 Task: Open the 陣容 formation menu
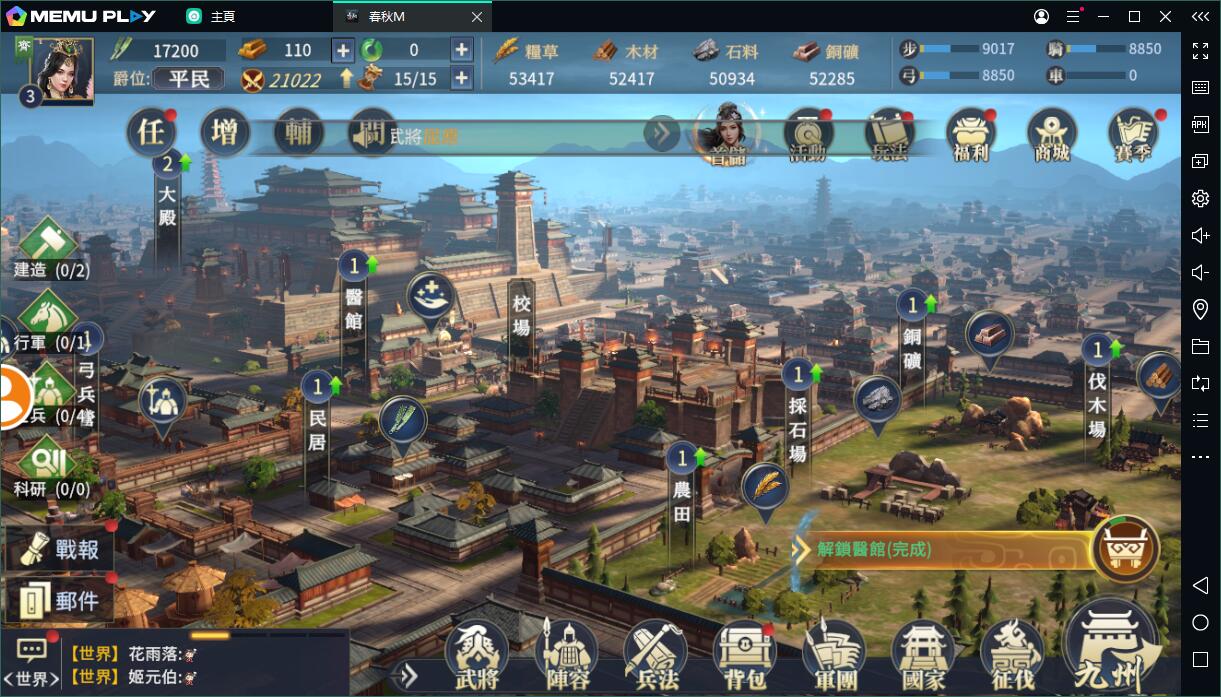tap(566, 656)
